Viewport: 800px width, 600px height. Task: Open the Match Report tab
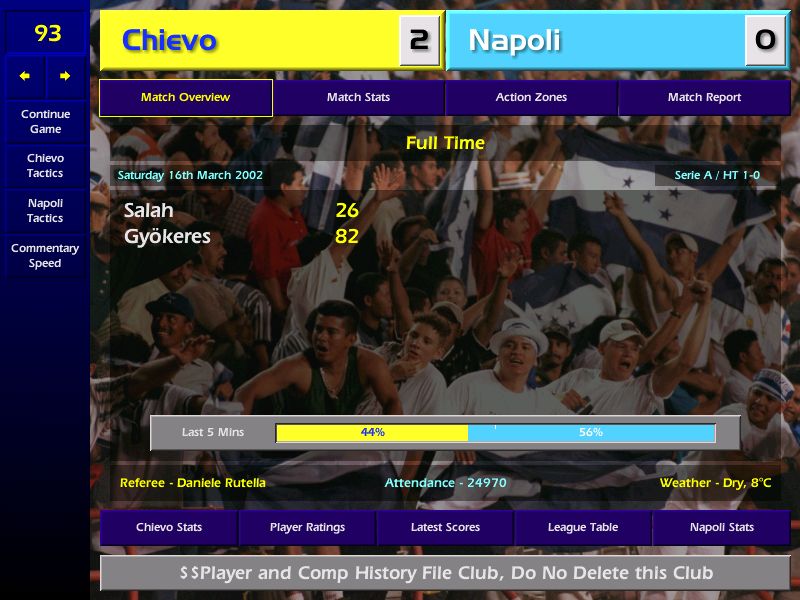[704, 98]
